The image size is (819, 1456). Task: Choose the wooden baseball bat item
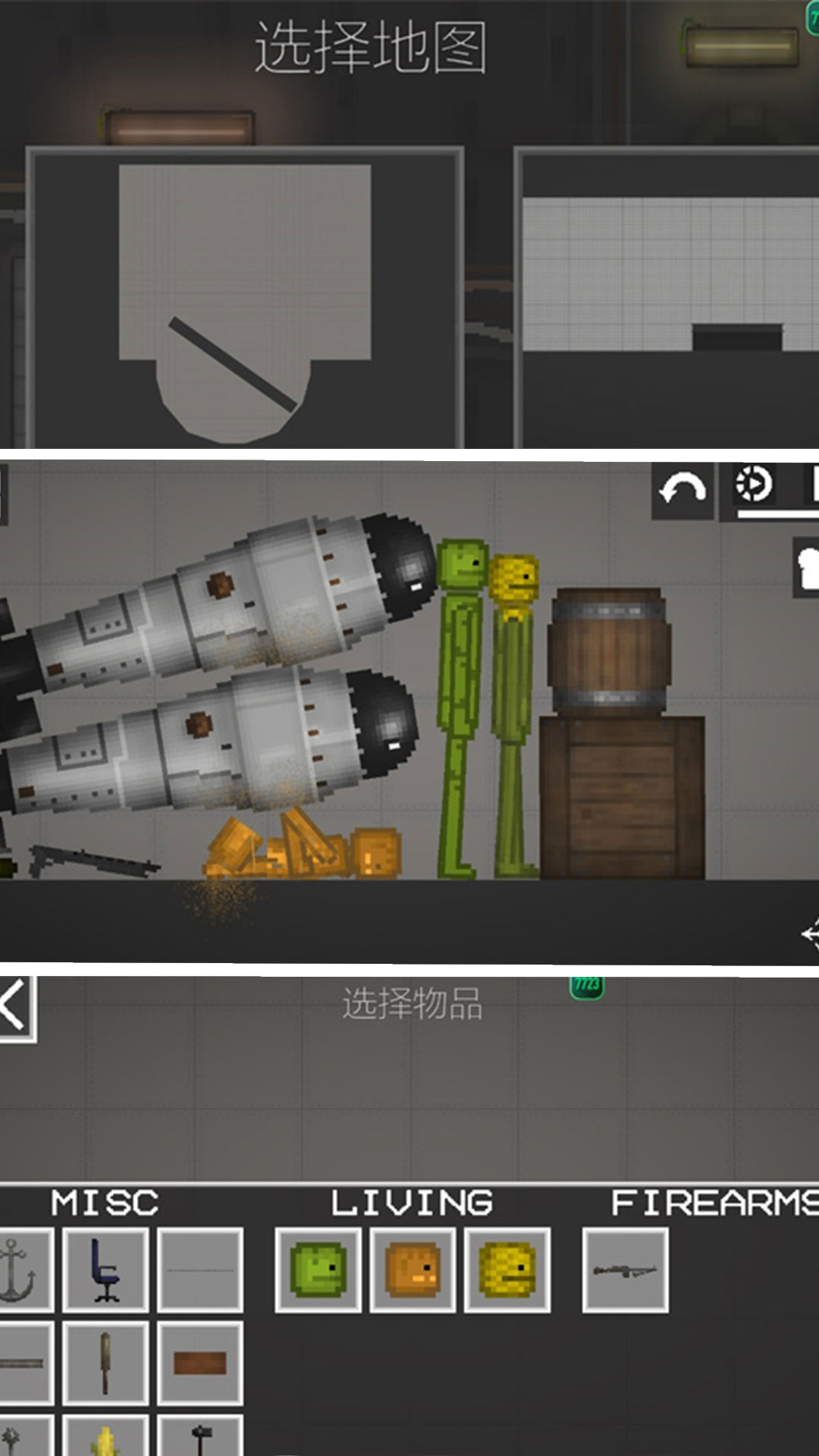pyautogui.click(x=105, y=1363)
